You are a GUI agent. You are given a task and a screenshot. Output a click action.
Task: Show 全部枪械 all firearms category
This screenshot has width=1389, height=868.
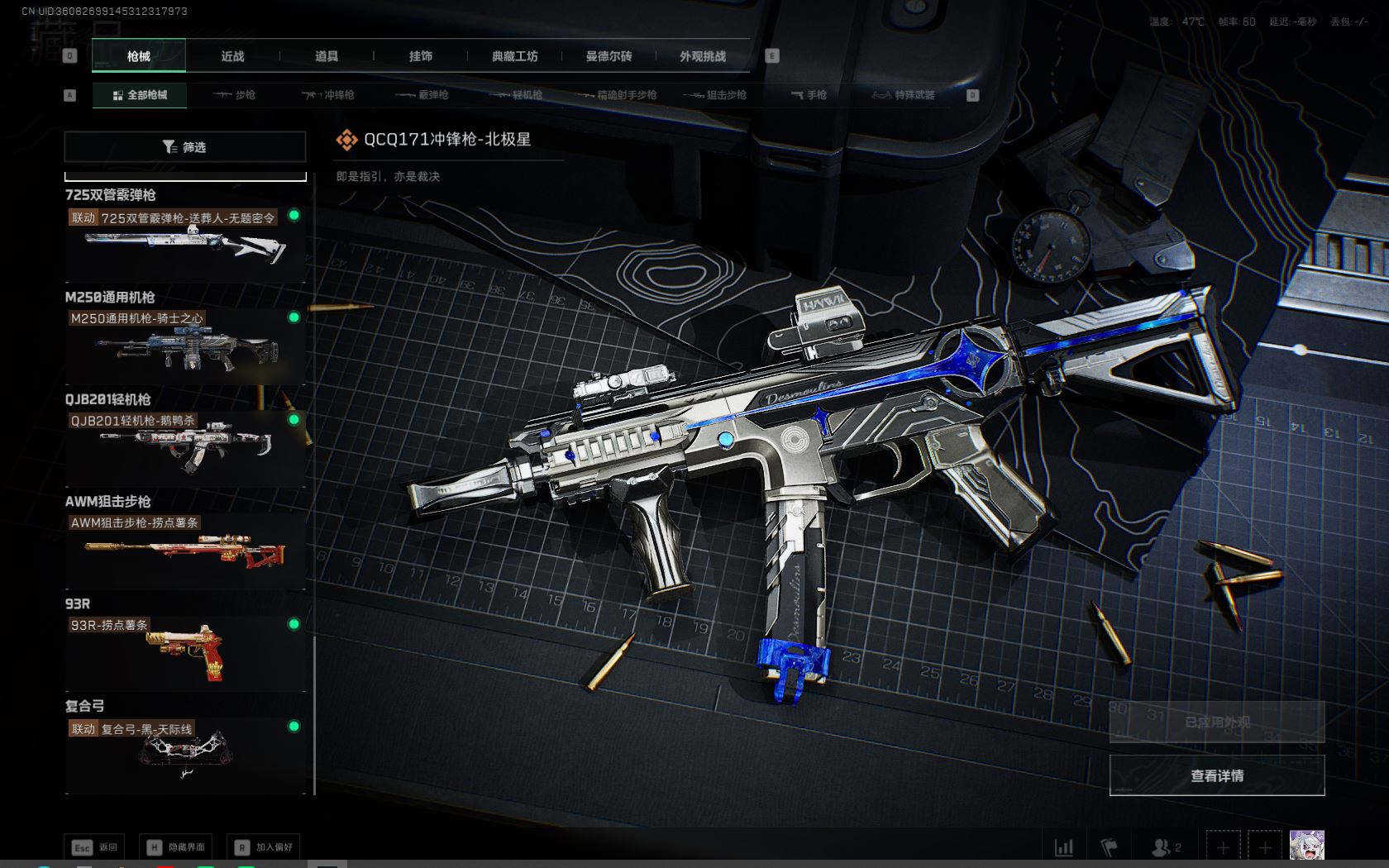[140, 95]
